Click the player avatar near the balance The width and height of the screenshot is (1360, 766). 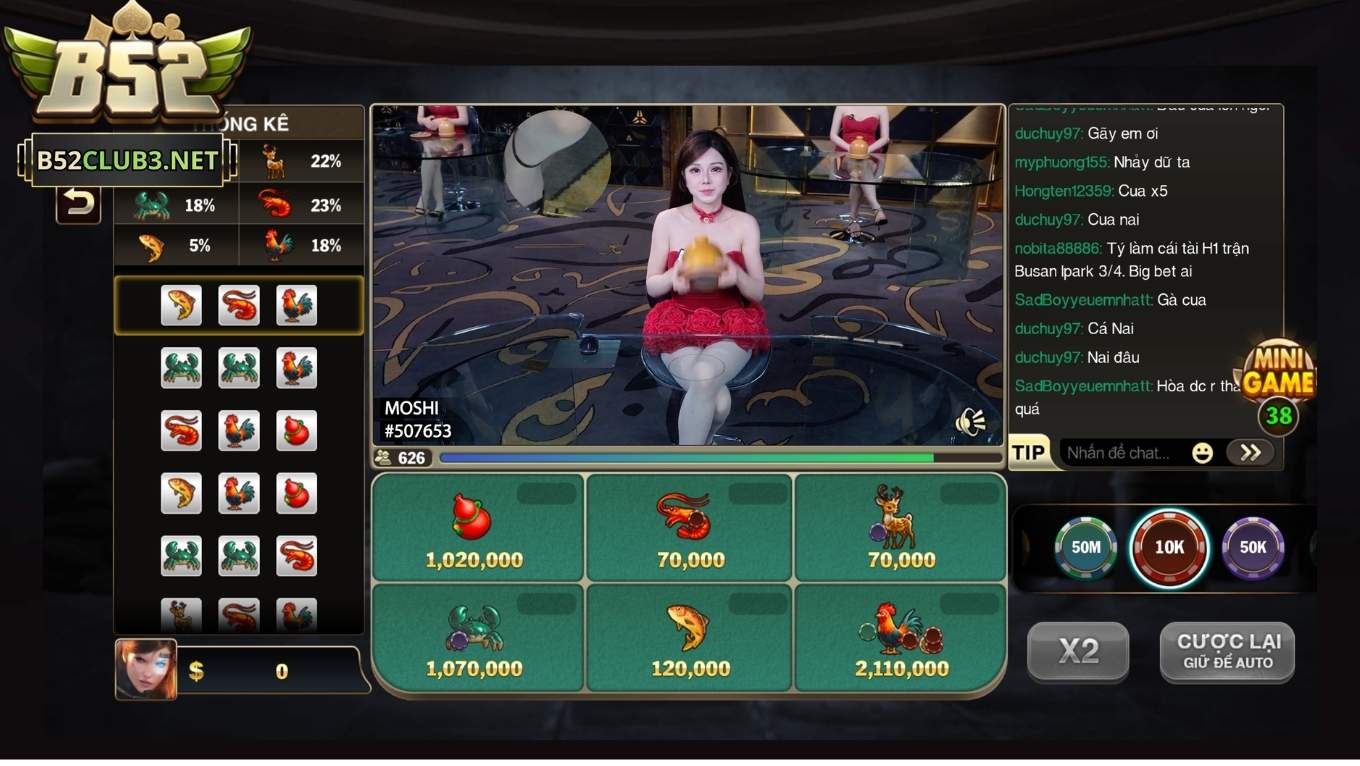click(x=145, y=670)
